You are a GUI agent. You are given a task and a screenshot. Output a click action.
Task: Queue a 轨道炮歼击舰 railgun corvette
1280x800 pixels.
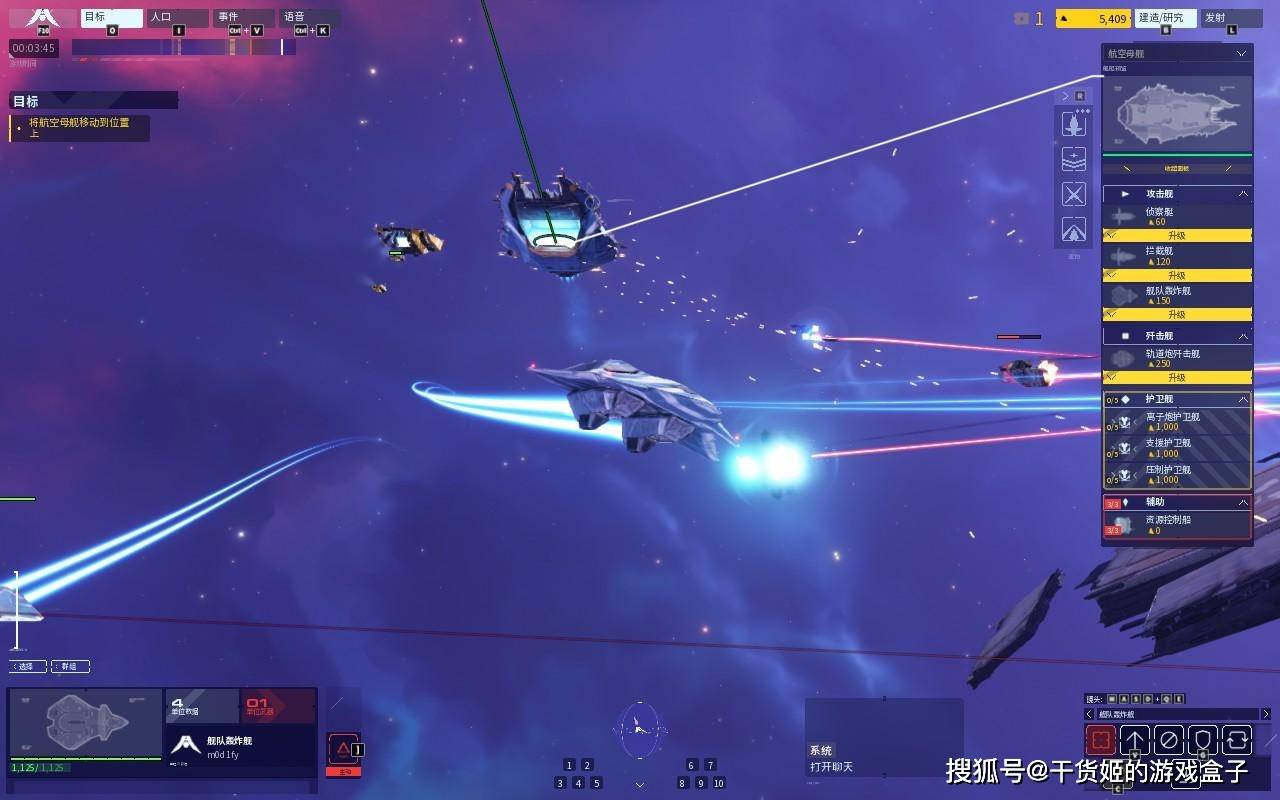point(1177,358)
